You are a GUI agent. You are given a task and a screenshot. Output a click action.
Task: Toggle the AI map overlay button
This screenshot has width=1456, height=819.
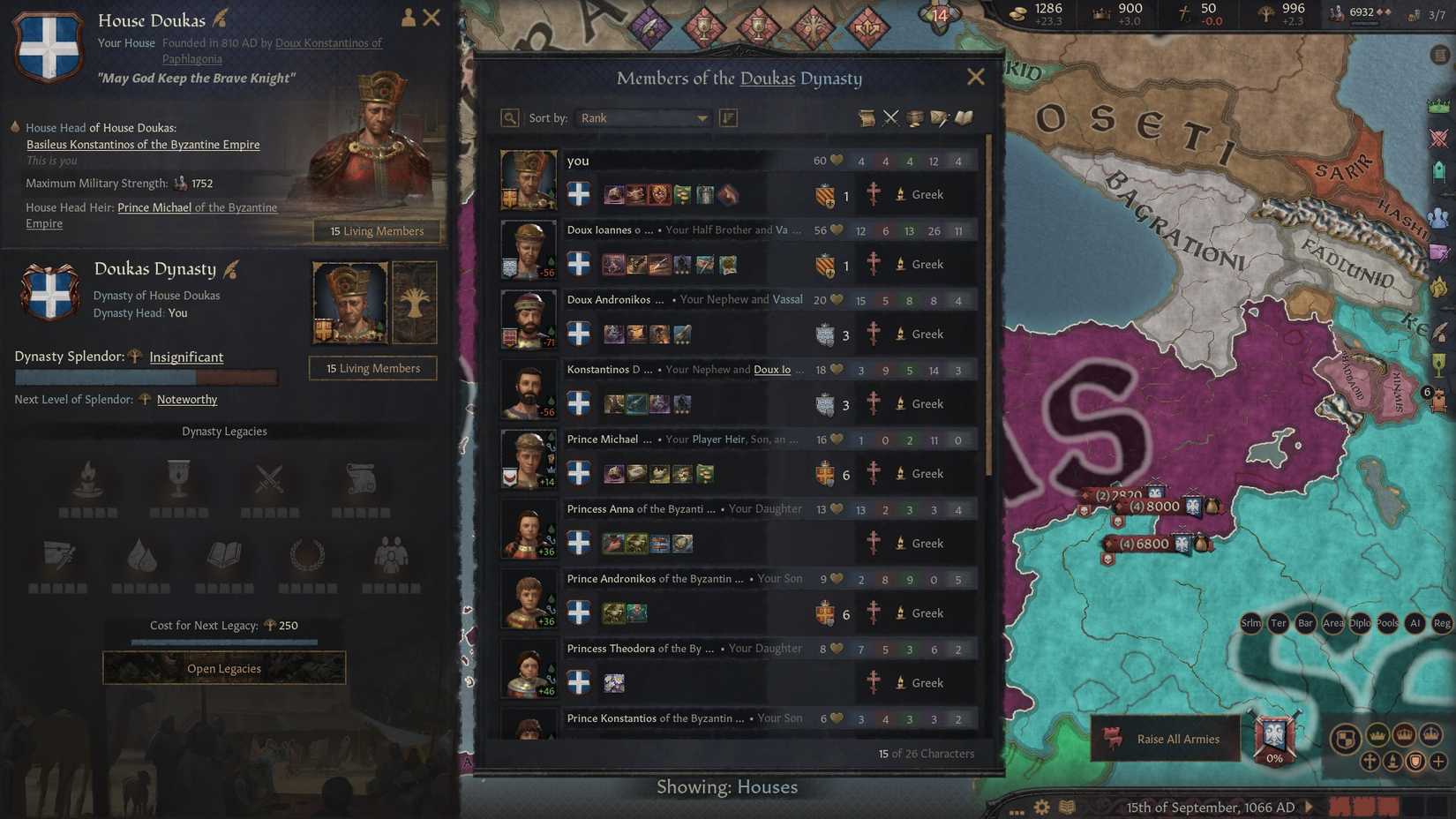coord(1414,623)
